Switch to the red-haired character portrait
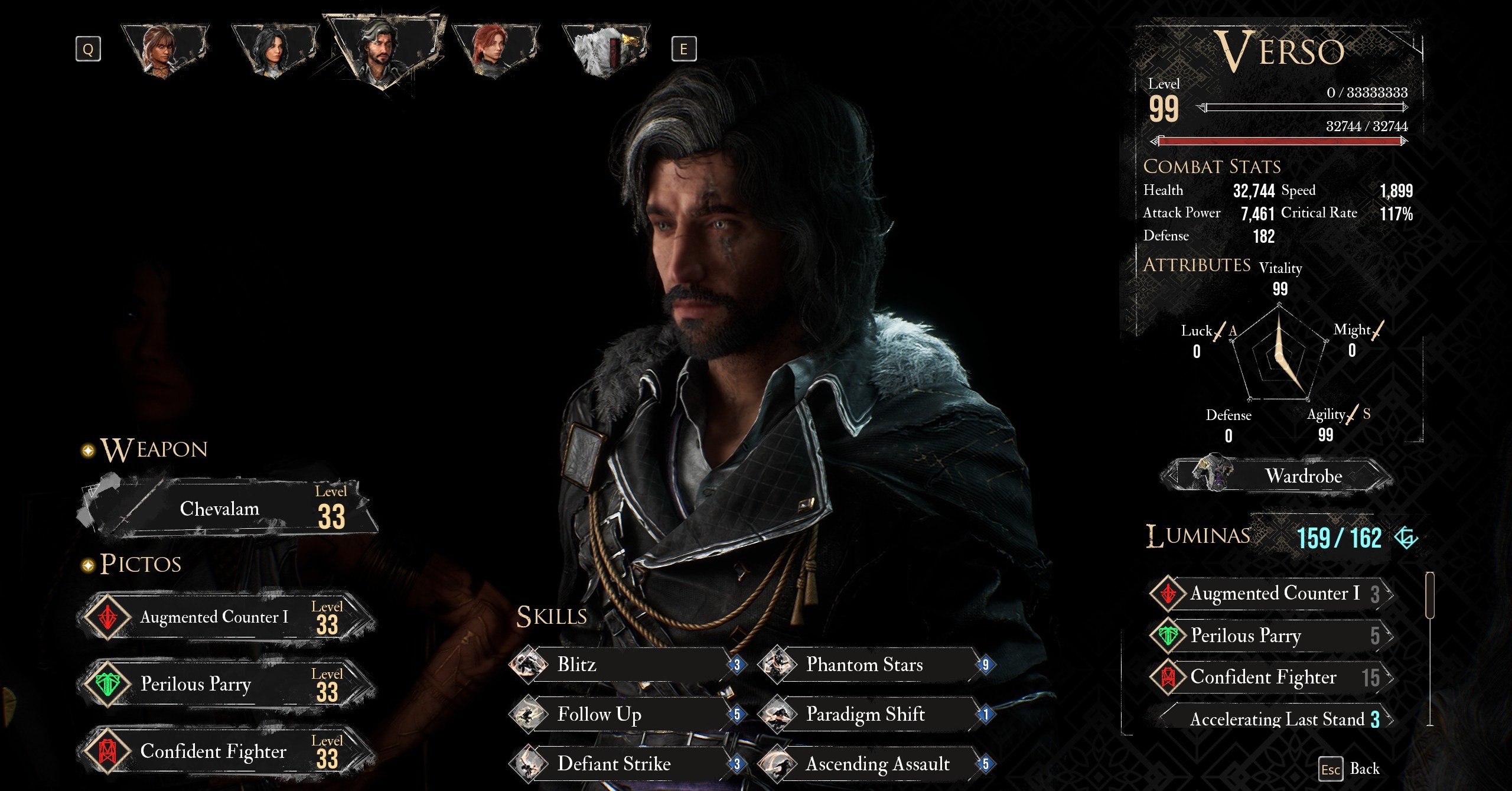The image size is (1512, 791). click(494, 50)
